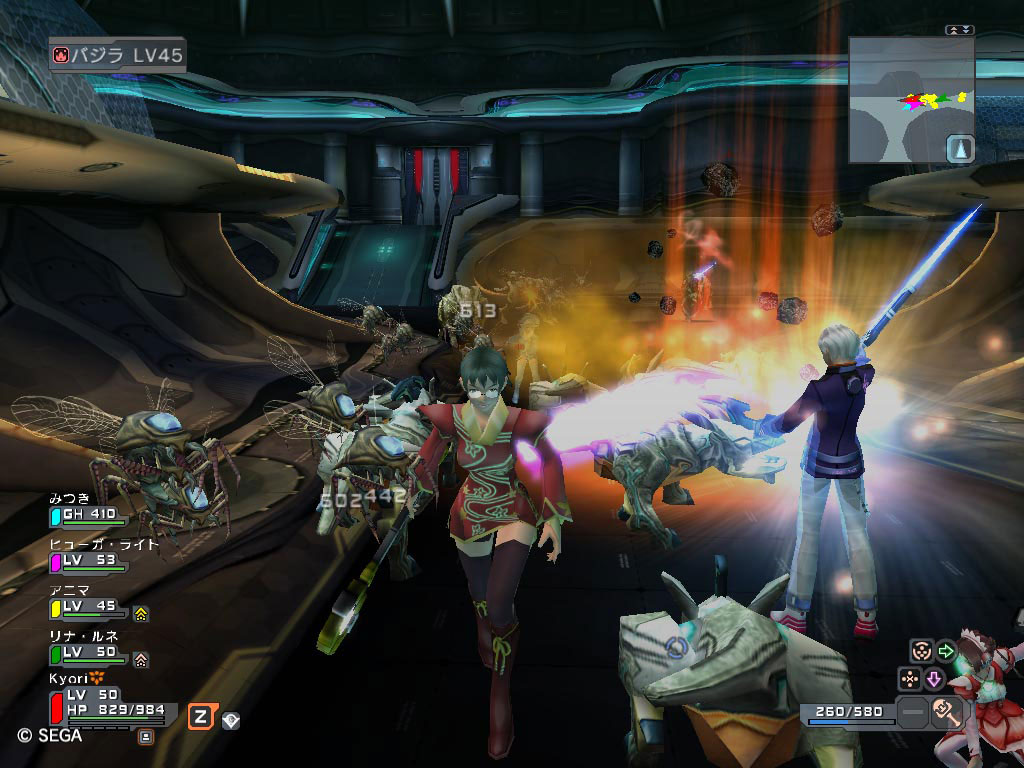Open the minimap in the corner
This screenshot has width=1024, height=768.
click(910, 98)
